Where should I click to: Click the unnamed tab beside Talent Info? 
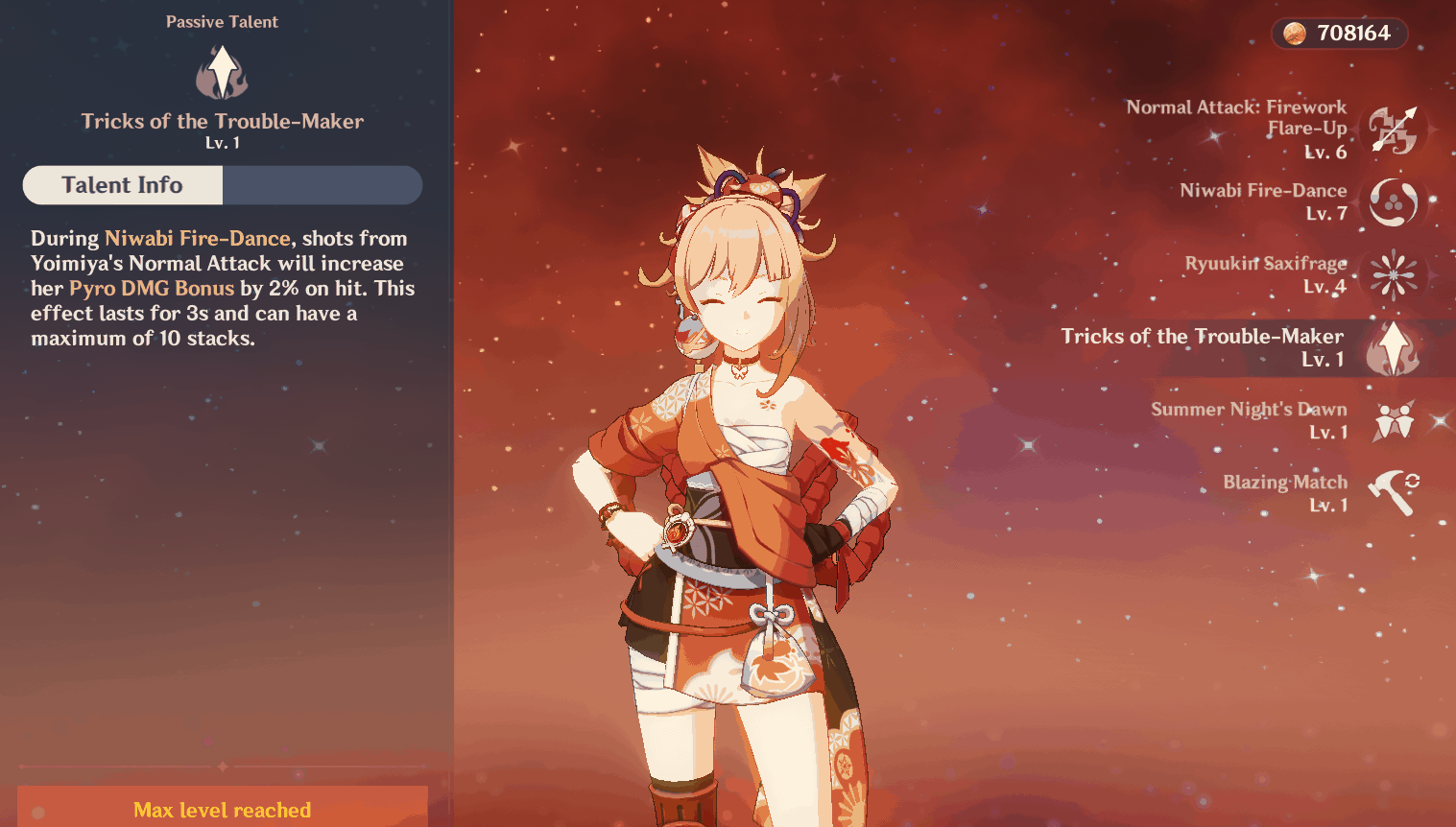point(322,185)
